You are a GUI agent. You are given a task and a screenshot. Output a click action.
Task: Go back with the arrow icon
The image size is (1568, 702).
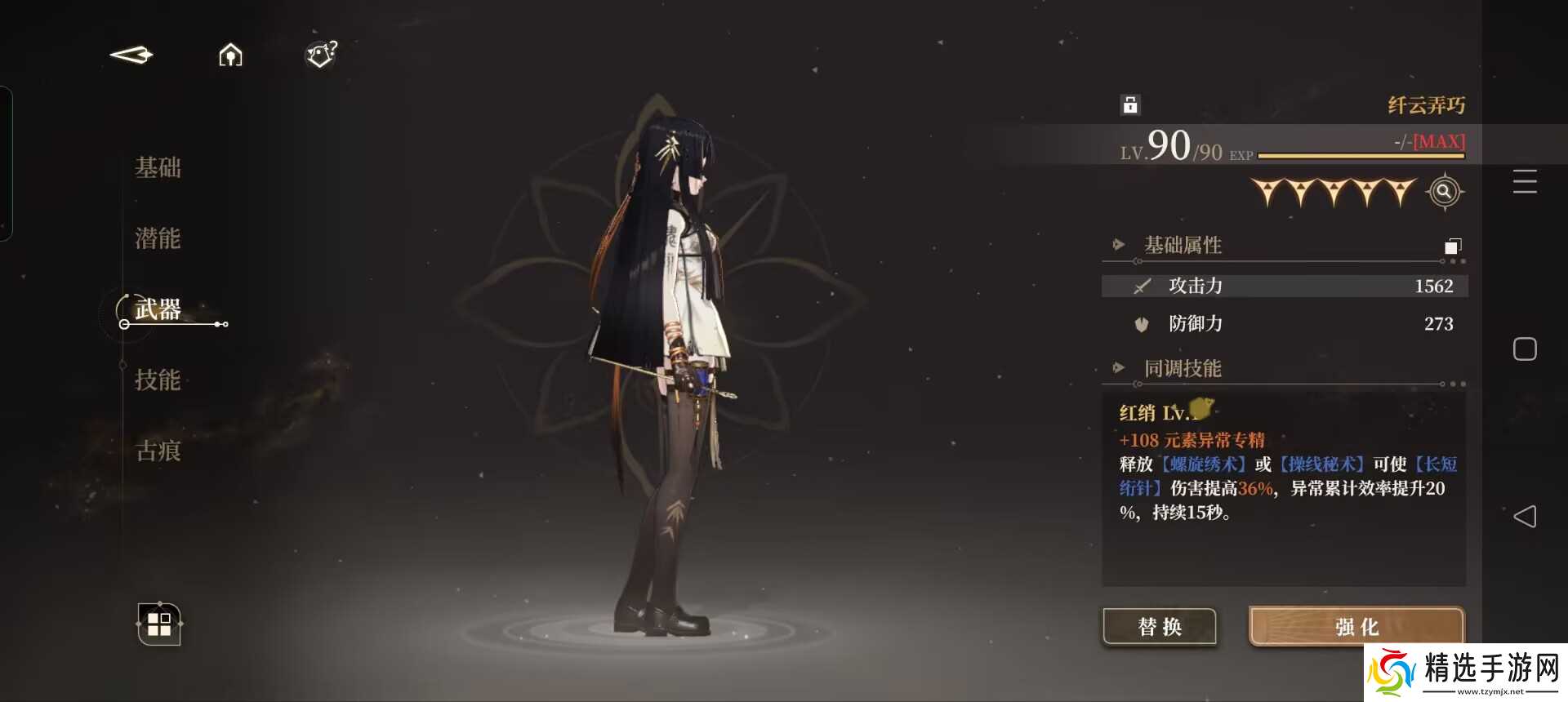click(131, 55)
